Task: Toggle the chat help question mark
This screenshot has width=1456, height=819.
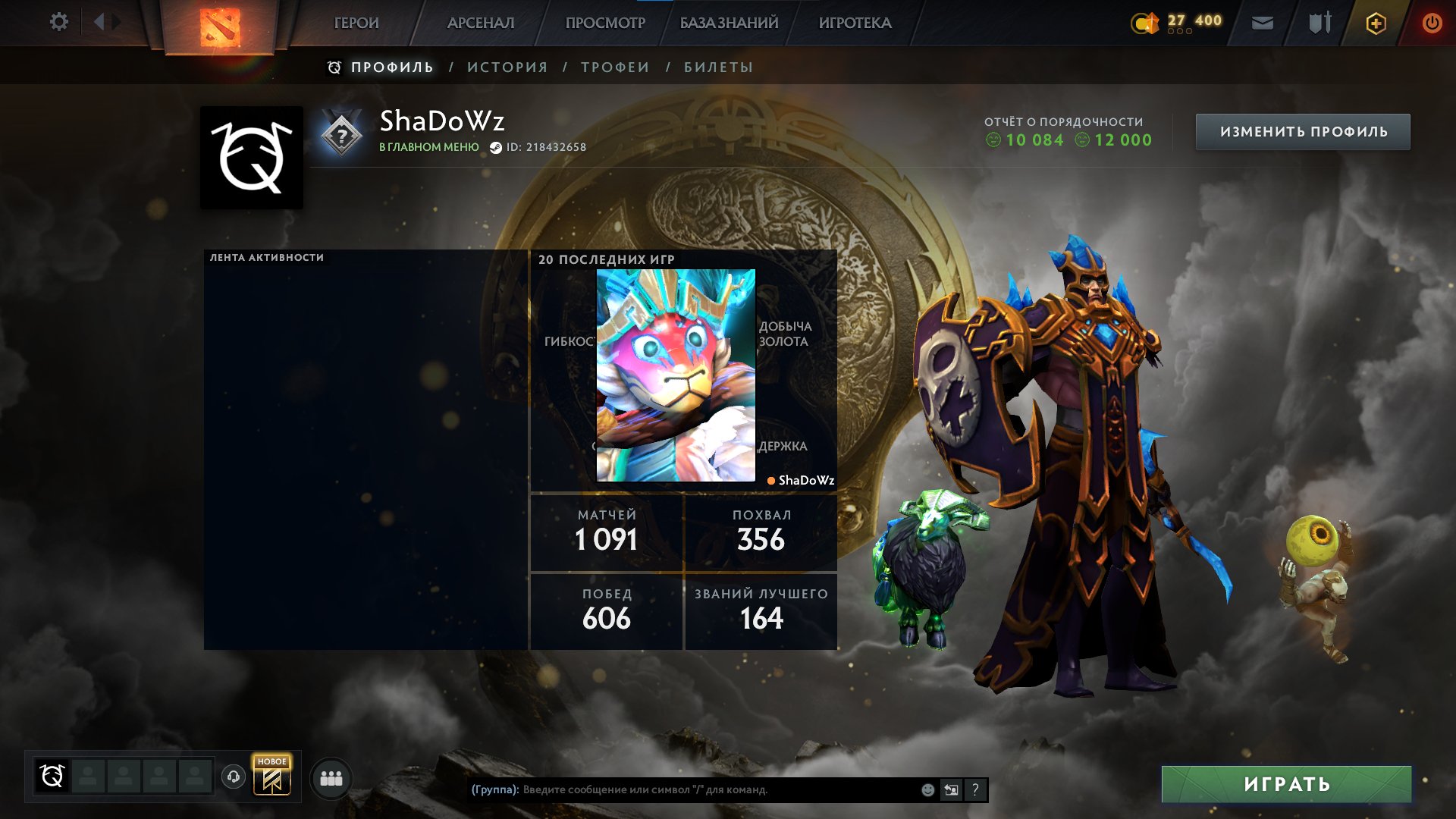Action: pyautogui.click(x=975, y=789)
